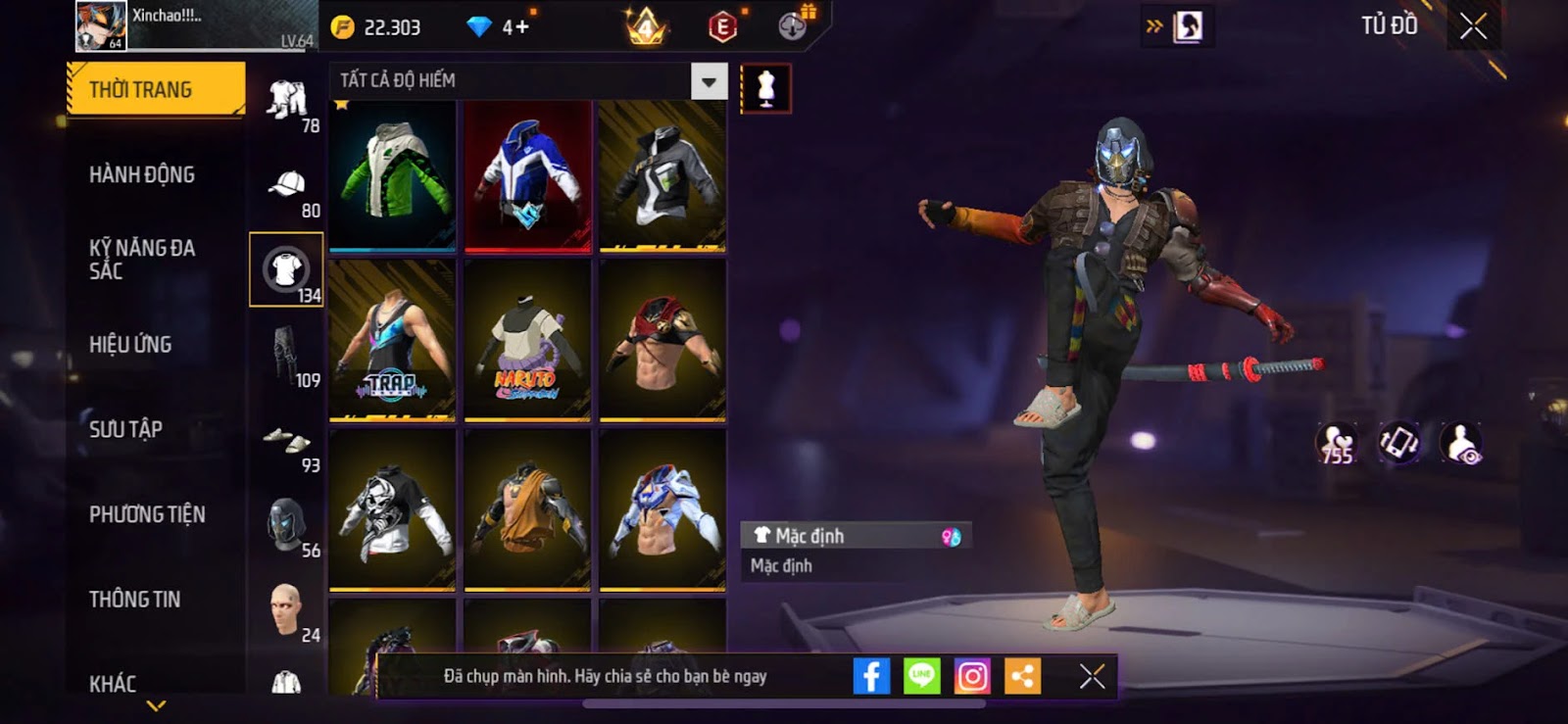Dismiss the screenshot share banner
This screenshot has width=1568, height=724.
point(1092,676)
